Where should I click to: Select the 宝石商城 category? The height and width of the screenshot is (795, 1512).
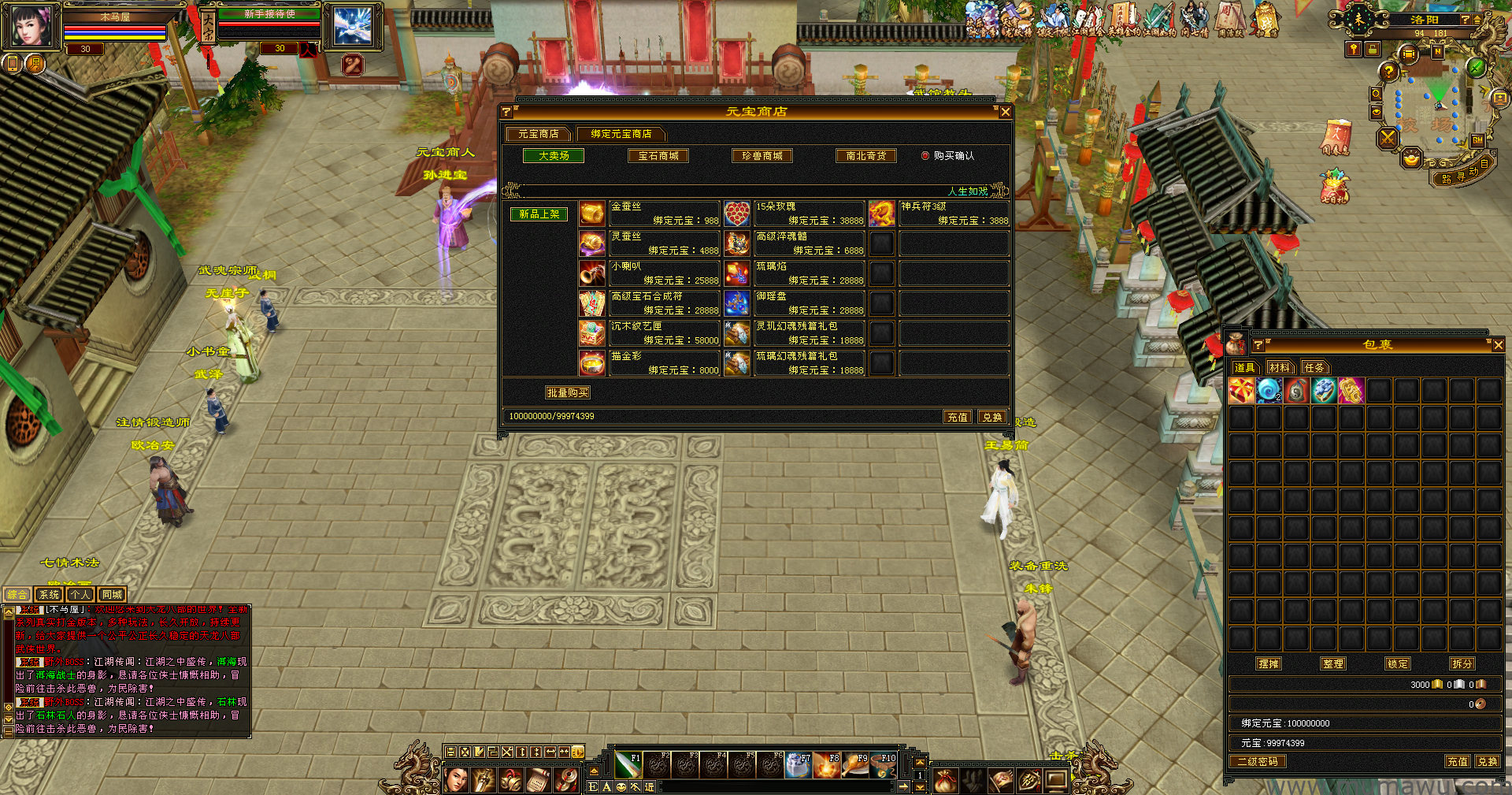[658, 156]
